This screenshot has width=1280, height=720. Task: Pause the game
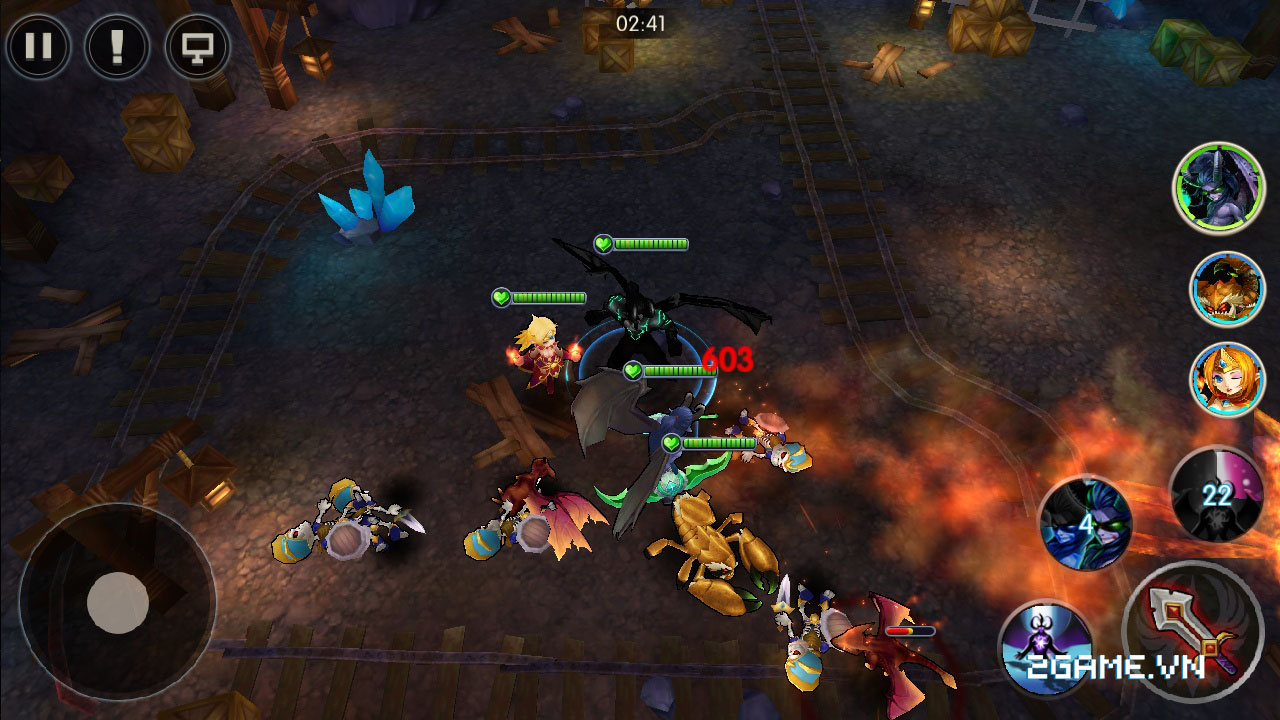[x=38, y=47]
